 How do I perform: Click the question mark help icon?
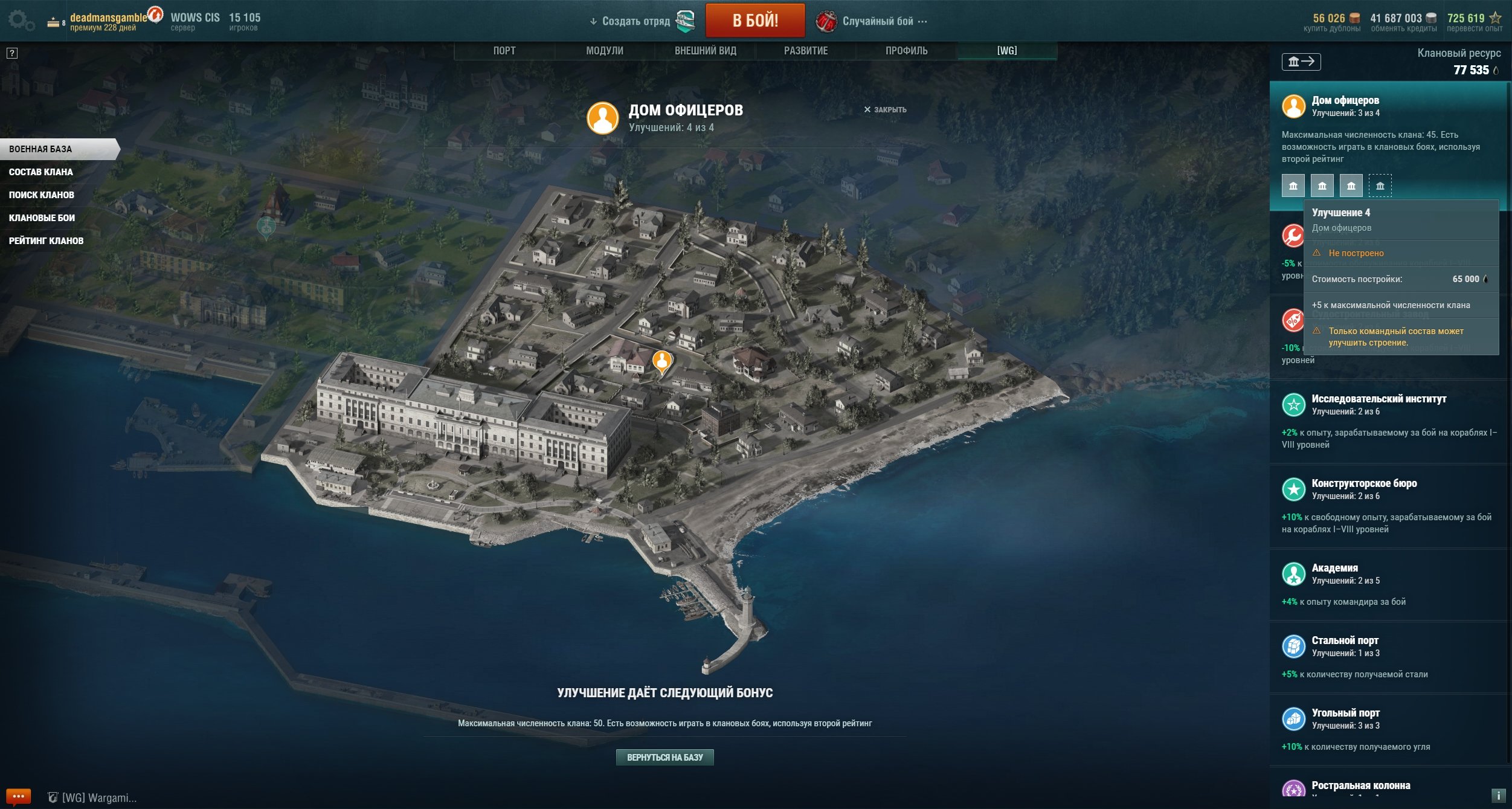[x=12, y=53]
